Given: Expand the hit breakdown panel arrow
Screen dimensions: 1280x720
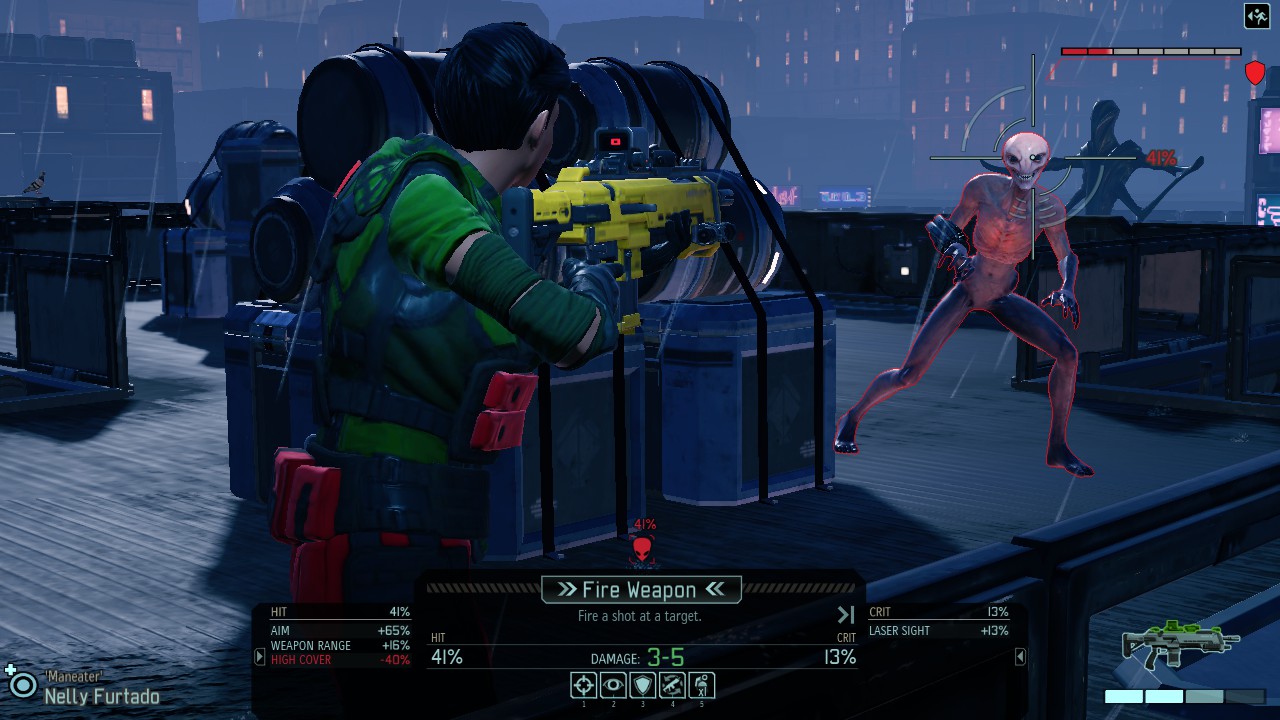Looking at the screenshot, I should pos(260,657).
